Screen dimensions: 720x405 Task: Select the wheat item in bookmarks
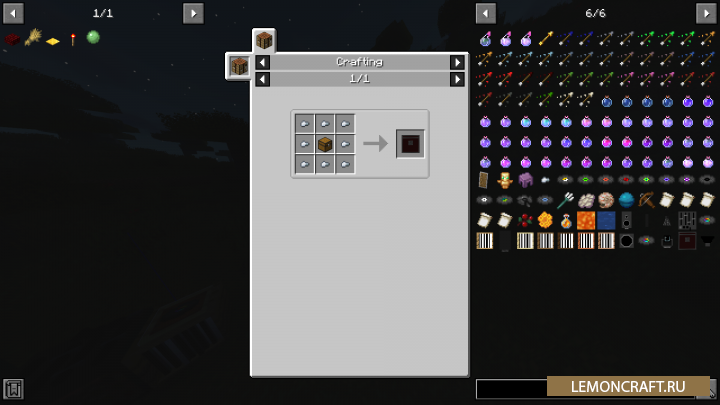point(32,38)
